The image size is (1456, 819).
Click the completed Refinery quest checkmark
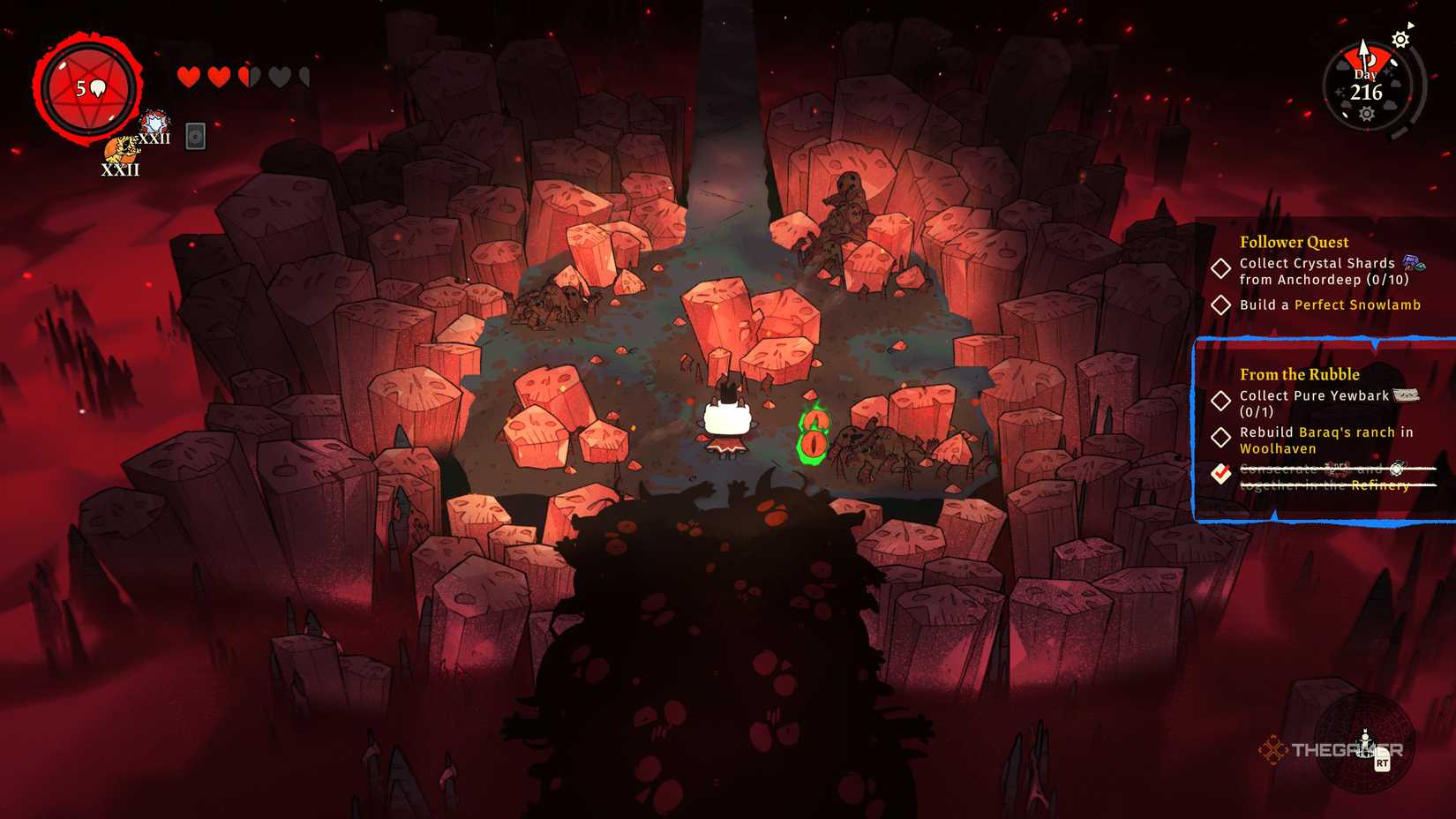click(x=1220, y=474)
